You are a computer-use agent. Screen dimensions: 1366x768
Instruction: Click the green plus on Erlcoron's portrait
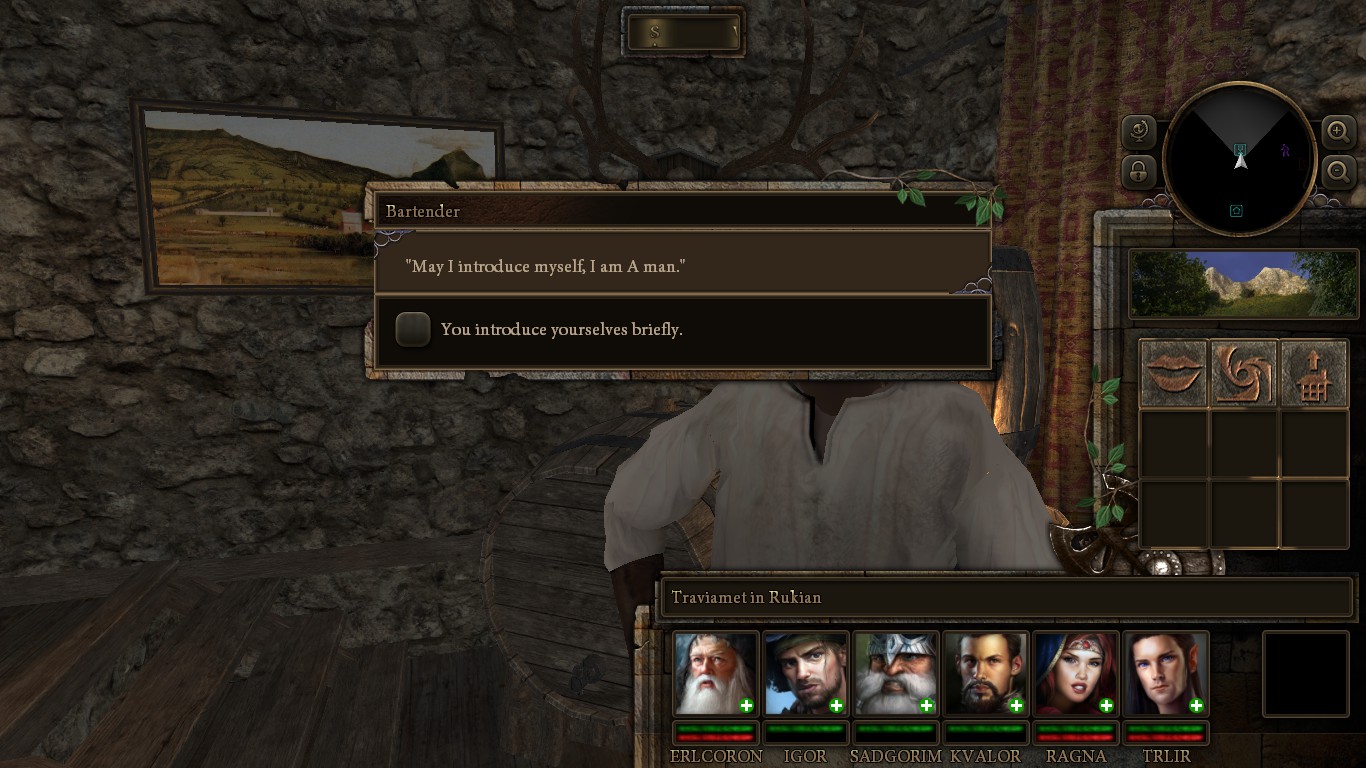746,706
